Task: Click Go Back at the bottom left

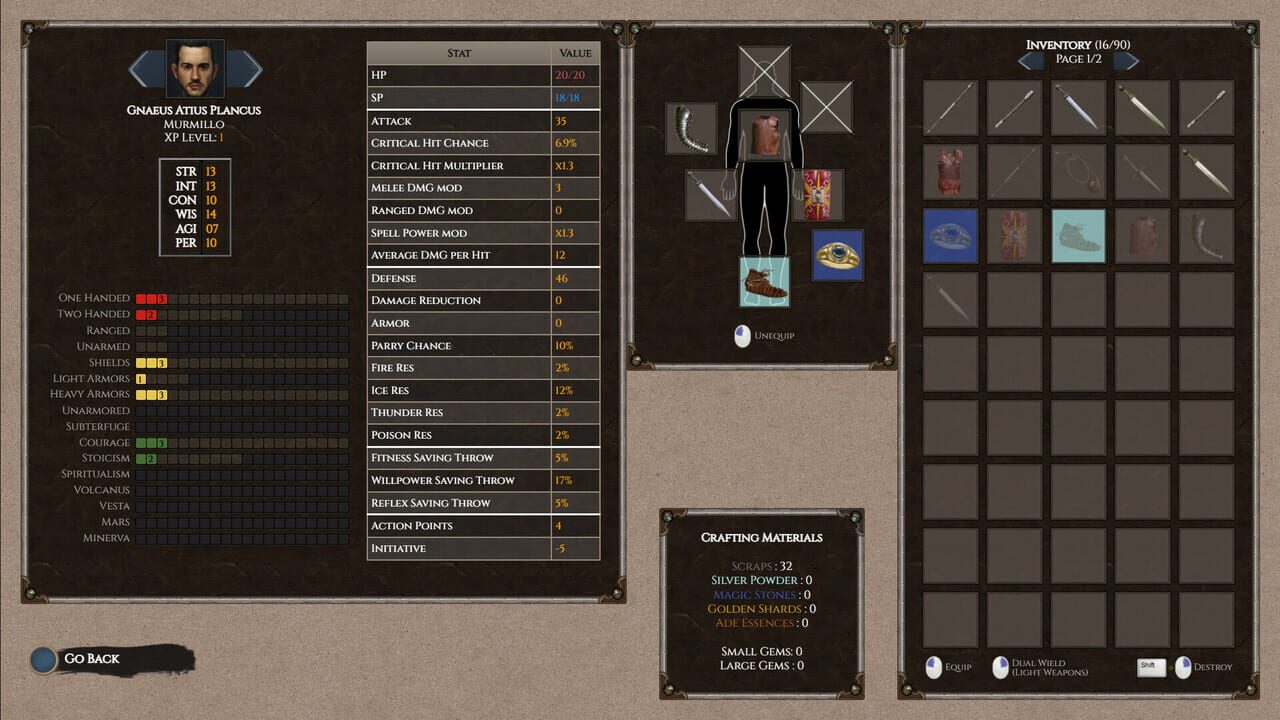Action: tap(90, 658)
